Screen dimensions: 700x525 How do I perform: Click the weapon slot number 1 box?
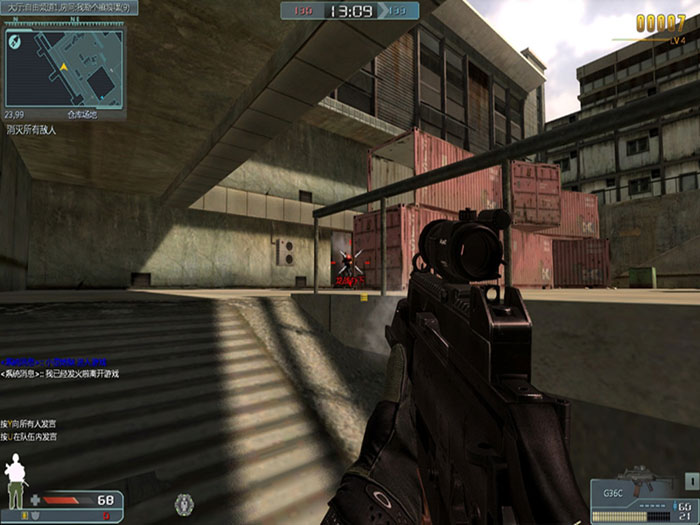click(x=692, y=481)
